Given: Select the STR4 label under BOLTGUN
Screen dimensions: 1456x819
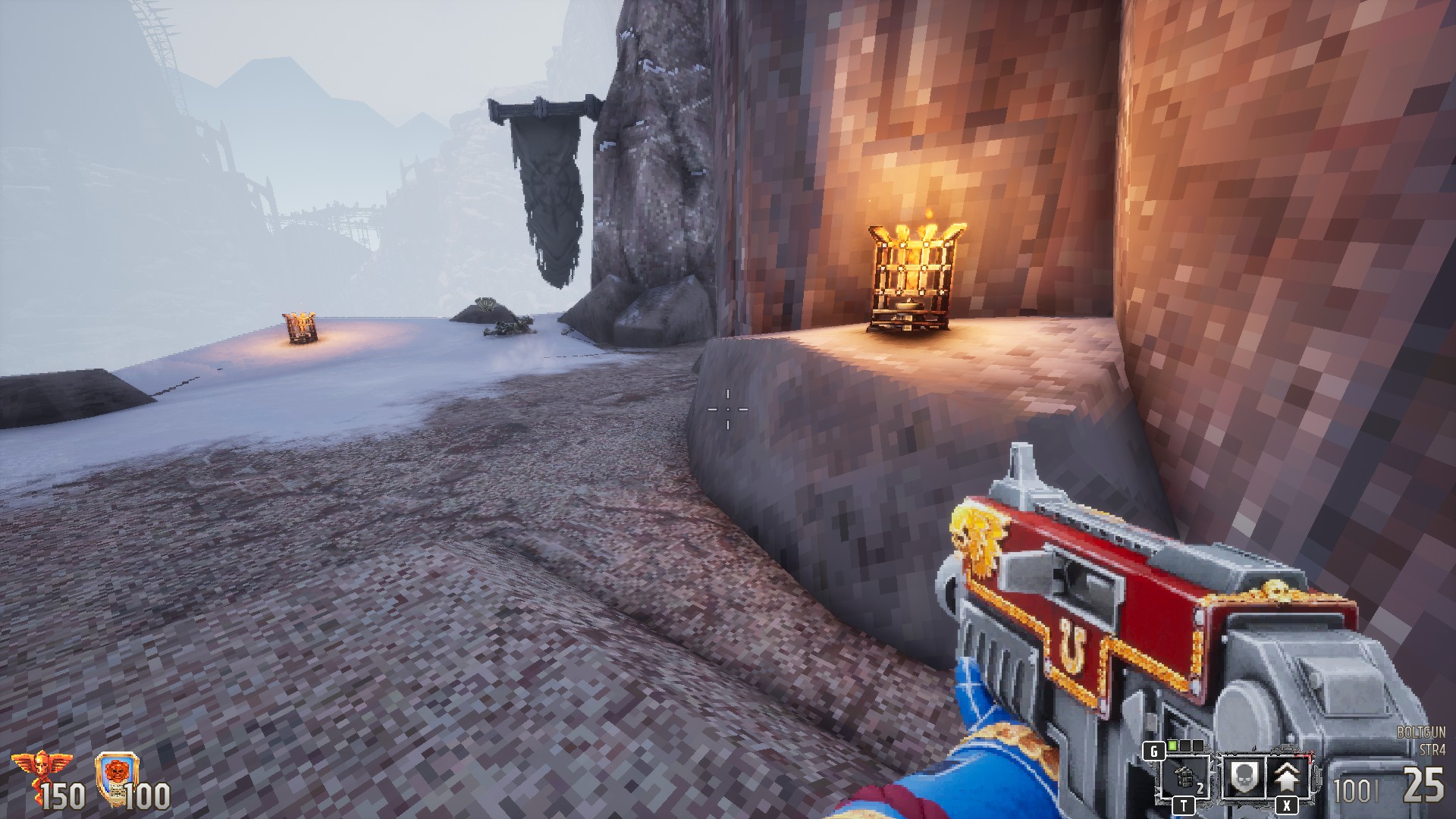Looking at the screenshot, I should pyautogui.click(x=1432, y=751).
